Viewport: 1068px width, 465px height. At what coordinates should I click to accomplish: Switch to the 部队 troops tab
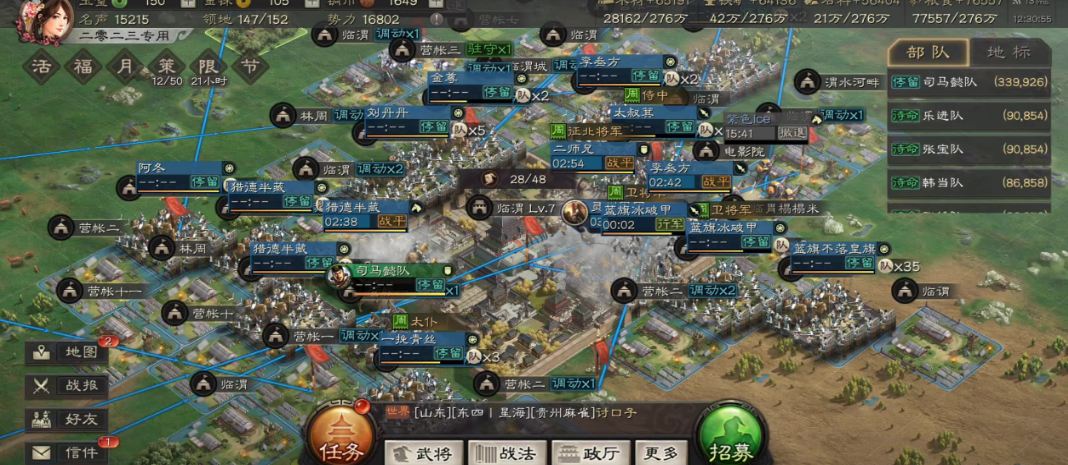(927, 53)
